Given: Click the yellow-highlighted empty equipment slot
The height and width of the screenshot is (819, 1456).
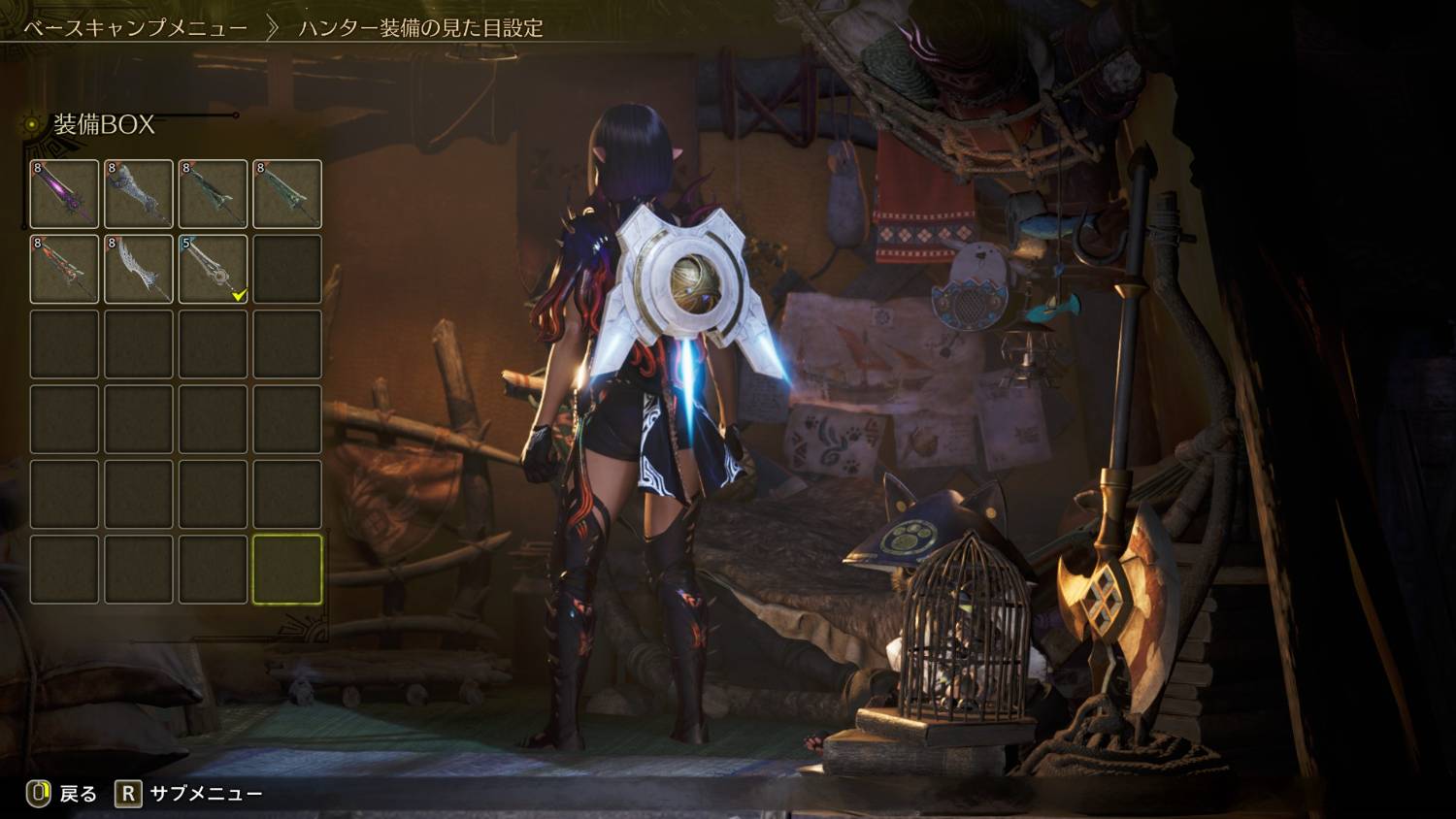Looking at the screenshot, I should click(x=287, y=569).
